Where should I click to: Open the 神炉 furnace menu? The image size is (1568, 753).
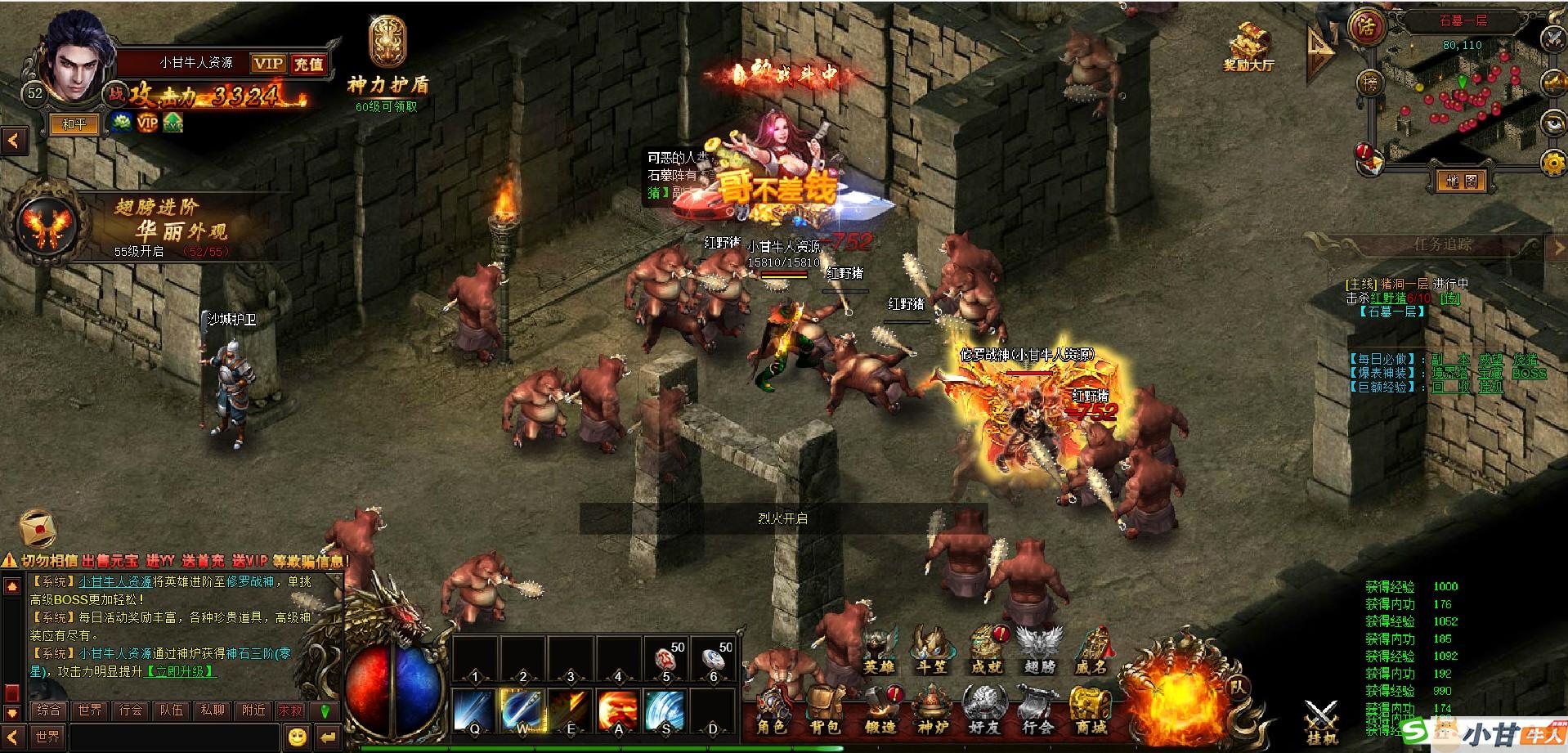point(933,710)
